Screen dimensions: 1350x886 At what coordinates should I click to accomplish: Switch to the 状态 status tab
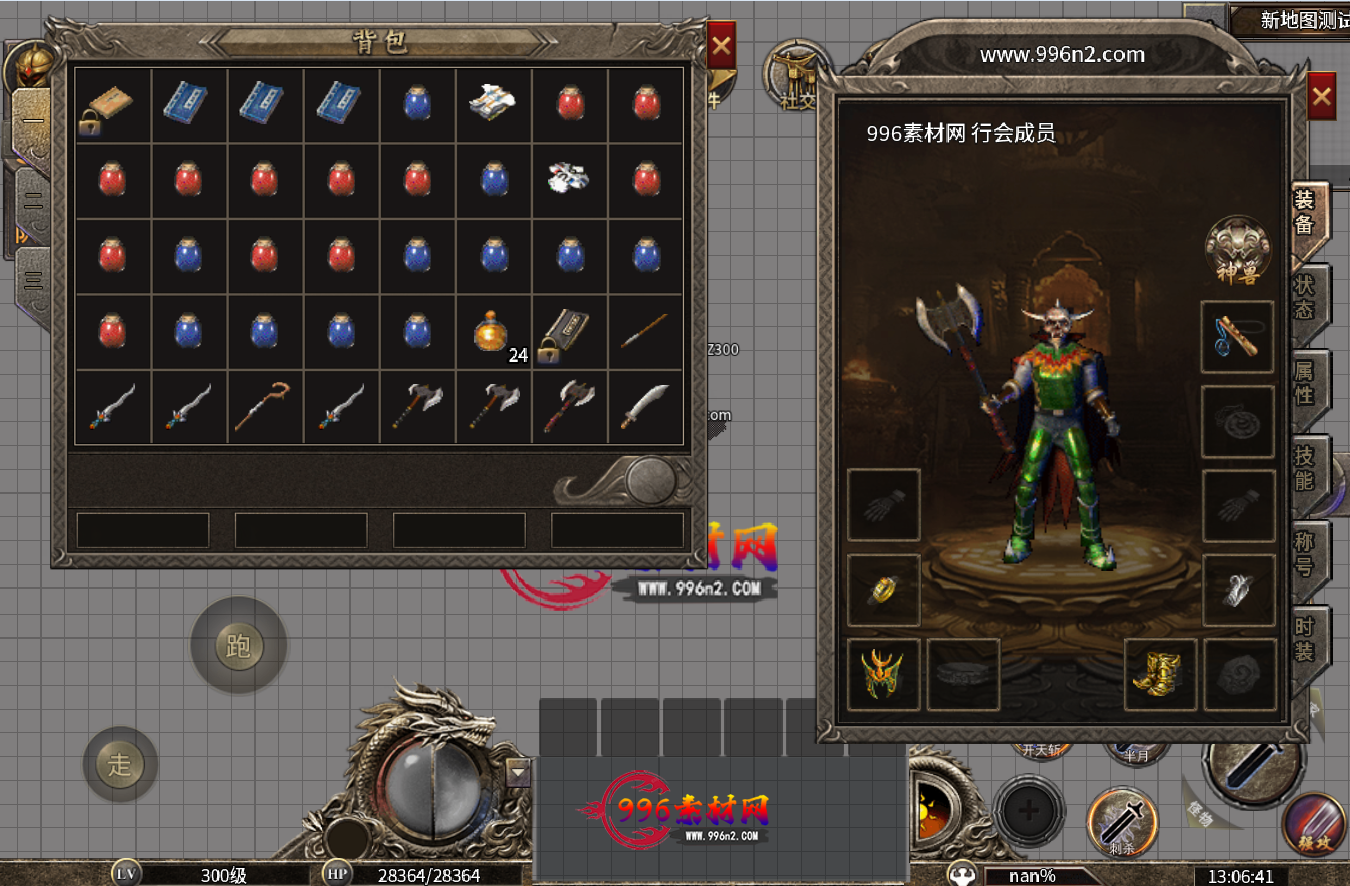(x=1305, y=296)
